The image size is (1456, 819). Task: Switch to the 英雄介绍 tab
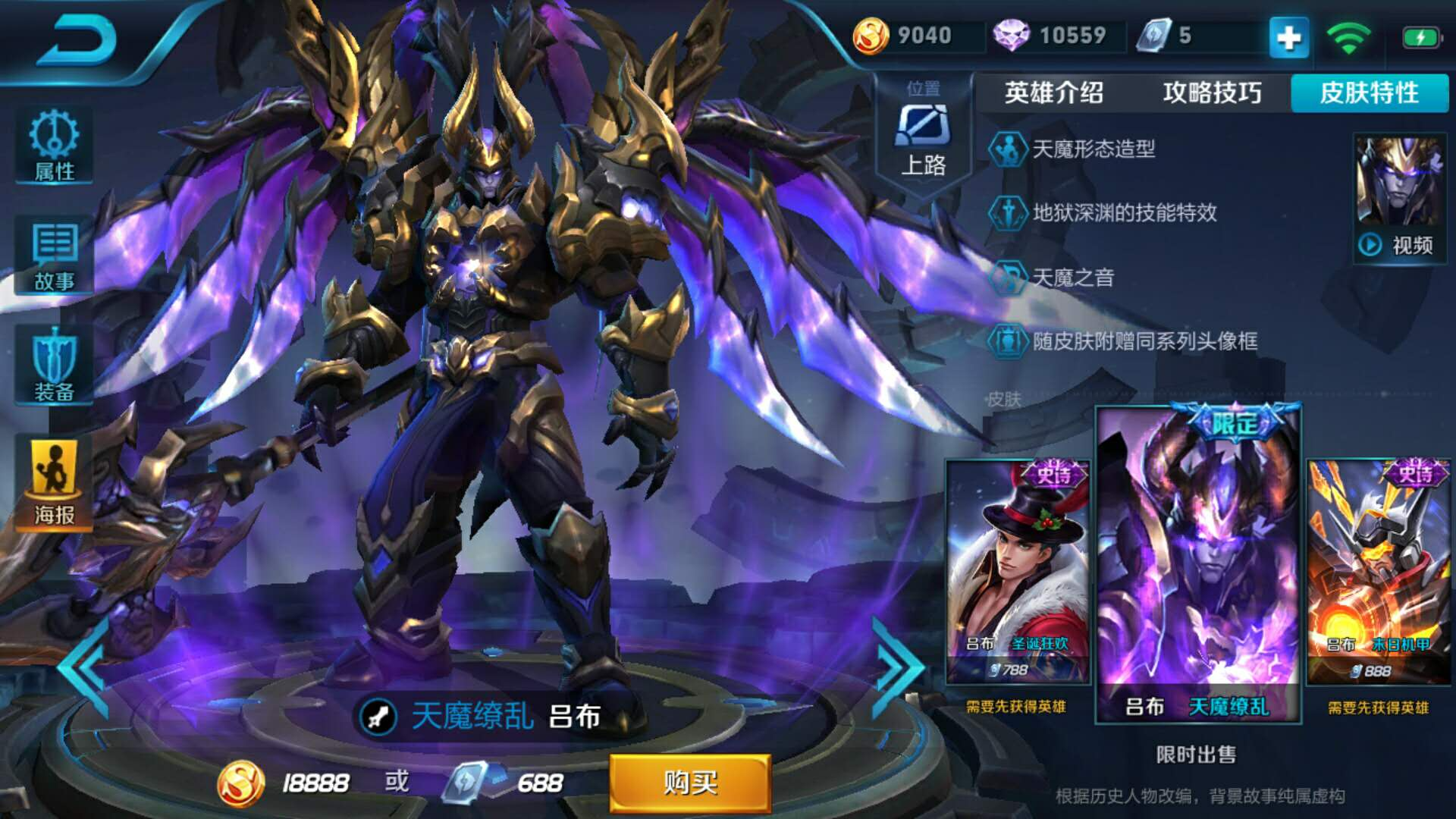(x=1053, y=93)
